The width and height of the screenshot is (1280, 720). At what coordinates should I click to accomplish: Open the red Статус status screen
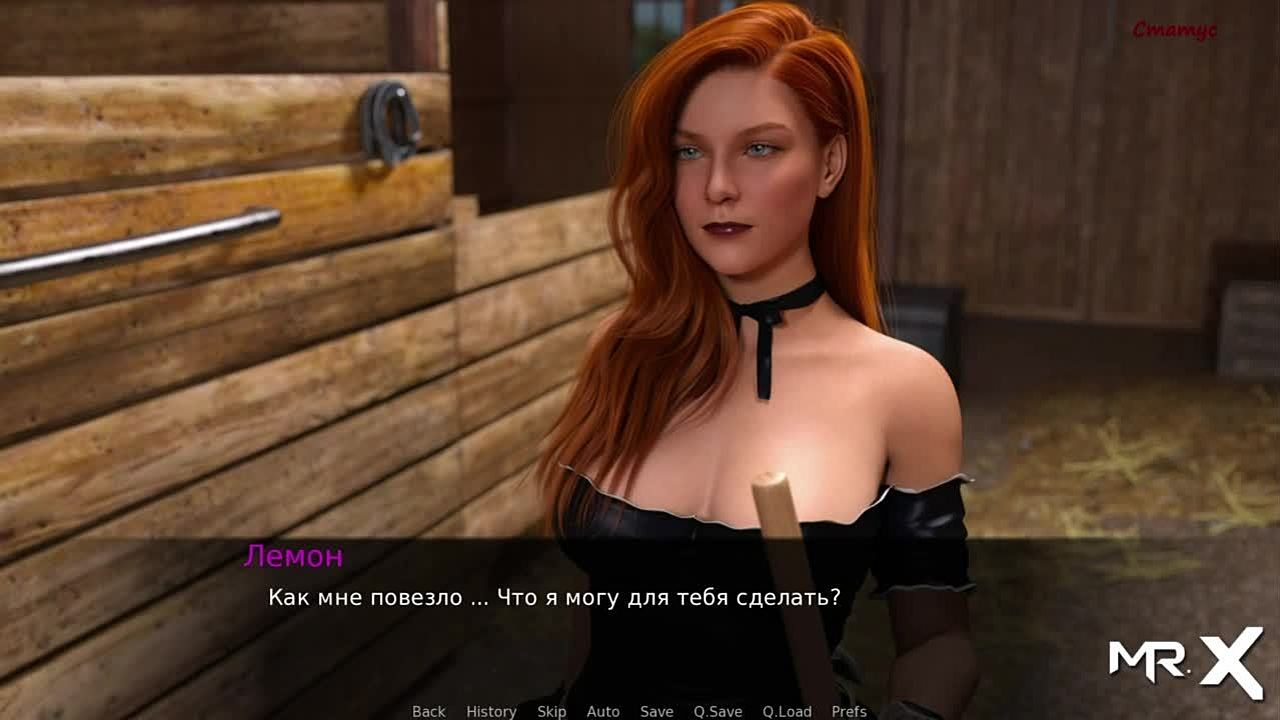point(1174,31)
